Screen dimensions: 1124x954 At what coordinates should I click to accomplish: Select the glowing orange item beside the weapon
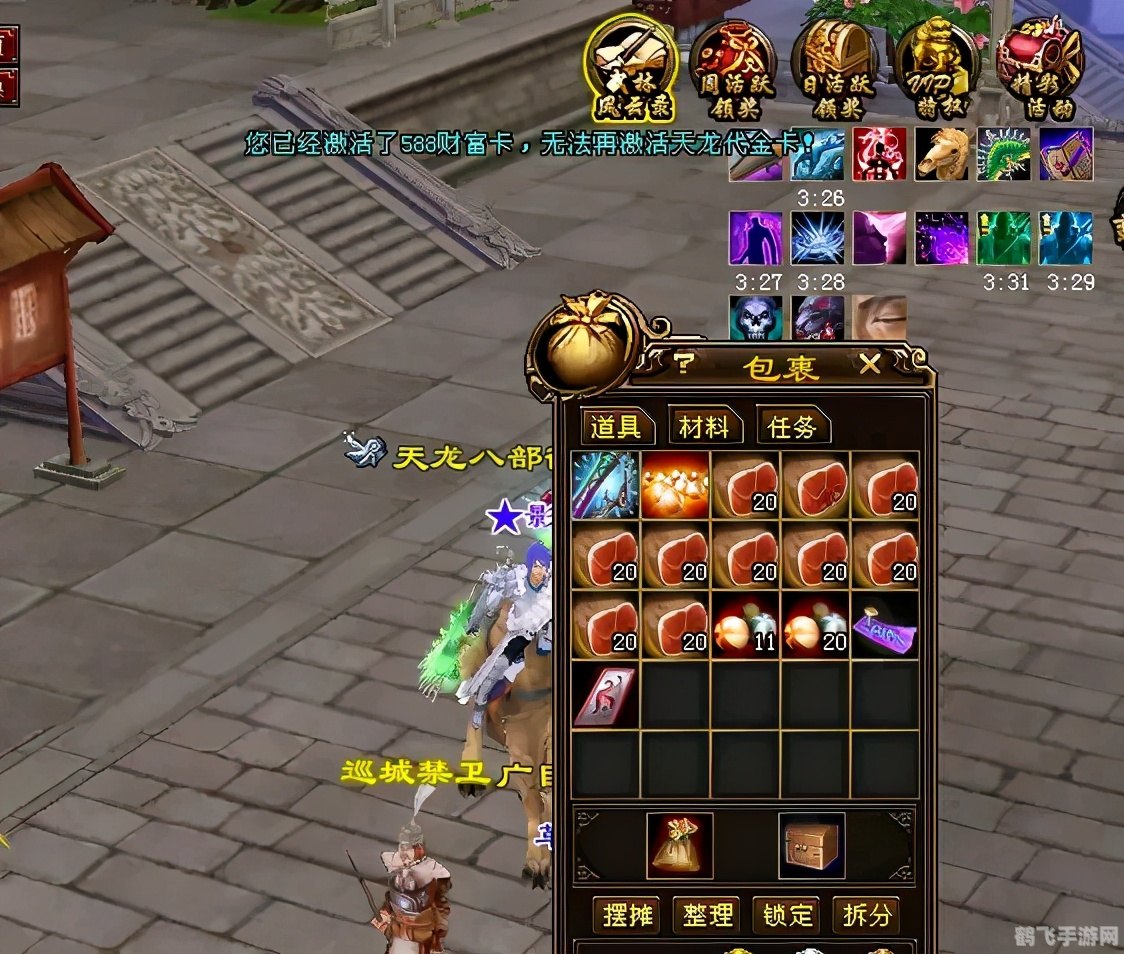pos(675,485)
